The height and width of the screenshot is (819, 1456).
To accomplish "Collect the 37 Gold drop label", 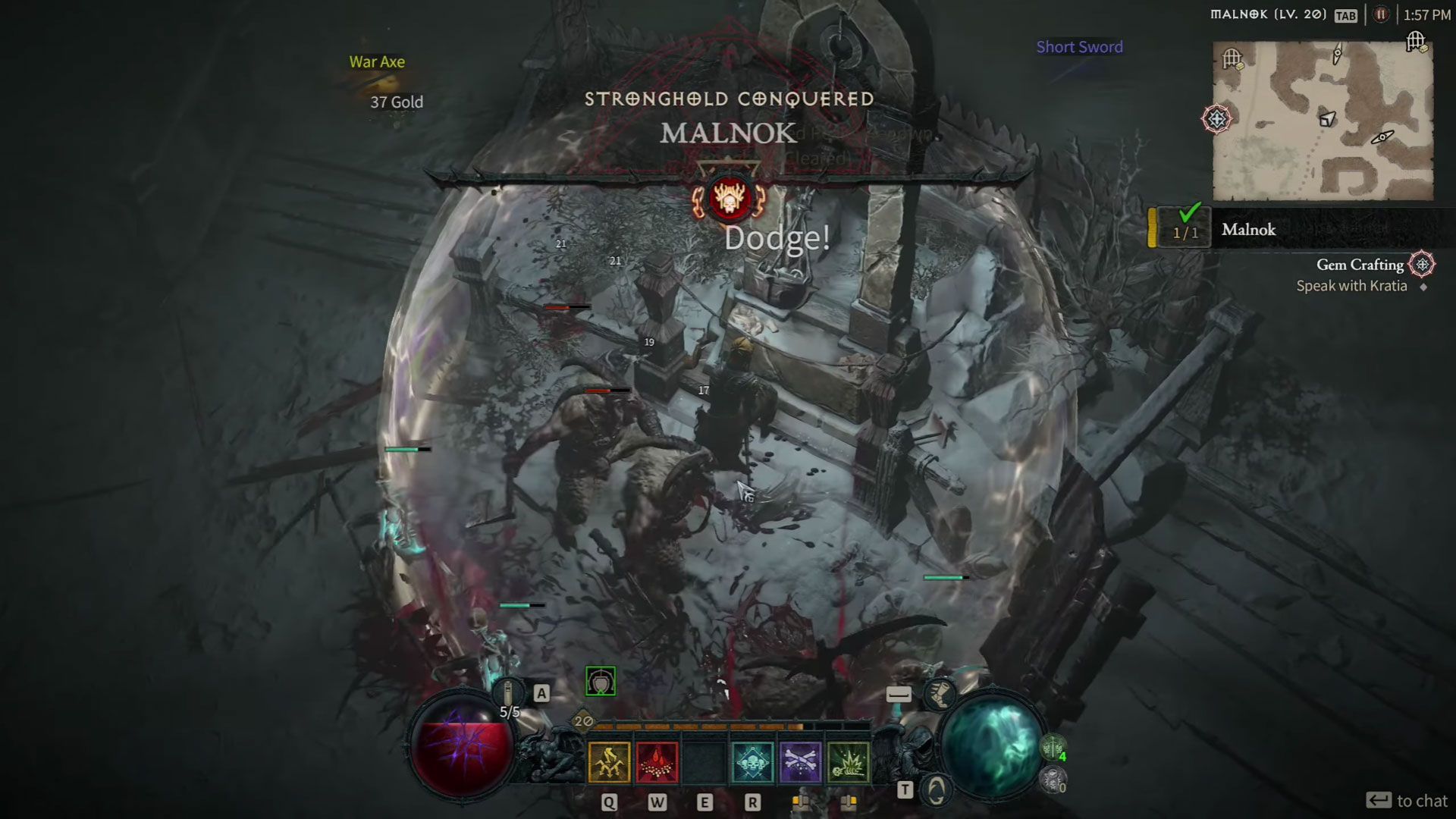I will click(397, 102).
